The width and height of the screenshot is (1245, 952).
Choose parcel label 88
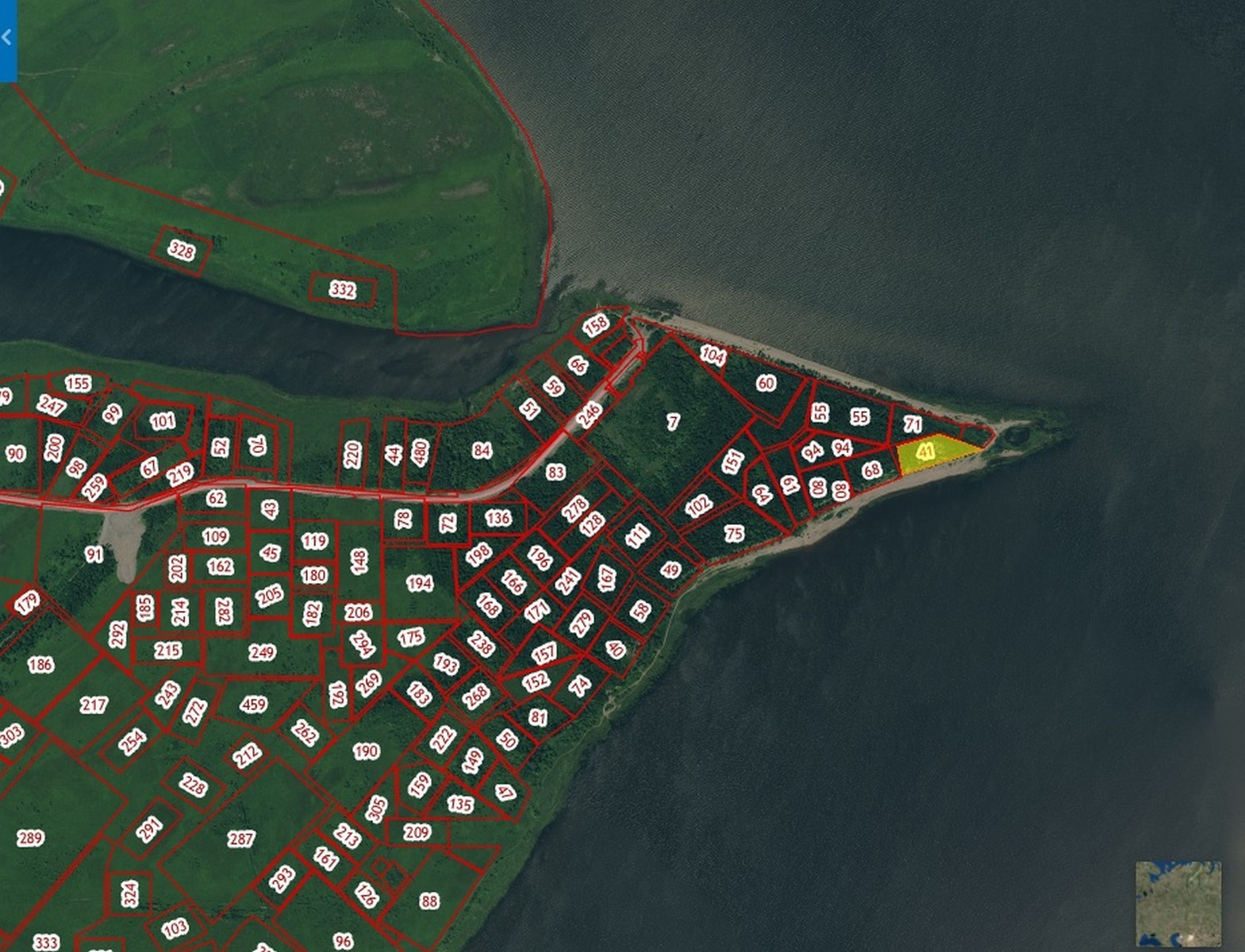coord(429,900)
